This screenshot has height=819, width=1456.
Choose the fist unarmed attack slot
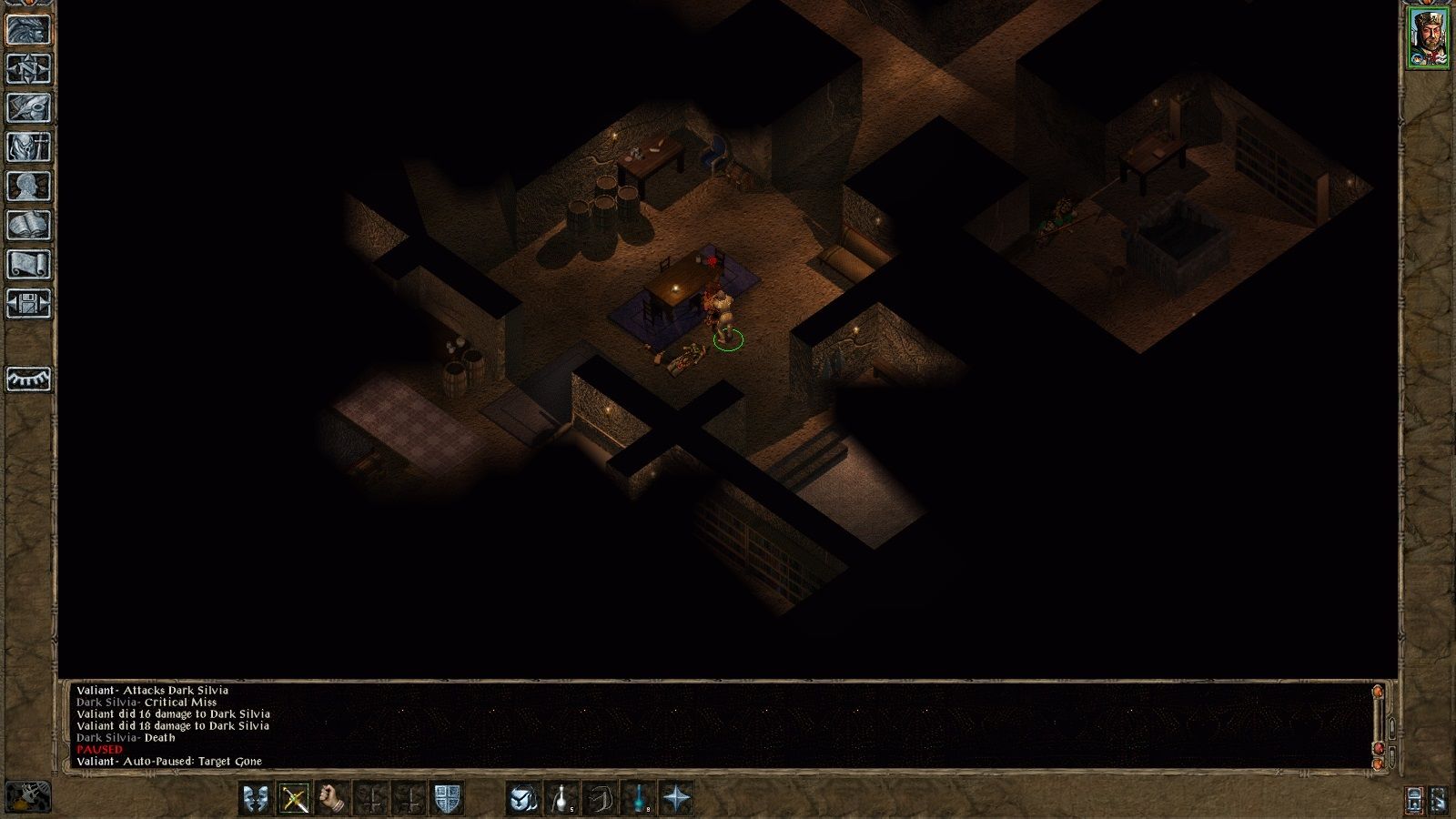pos(334,799)
